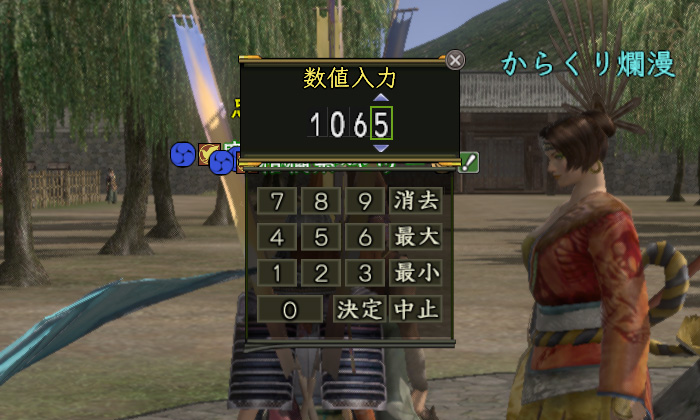Select the first digit of the number field
This screenshot has height=420, width=700.
tap(315, 124)
